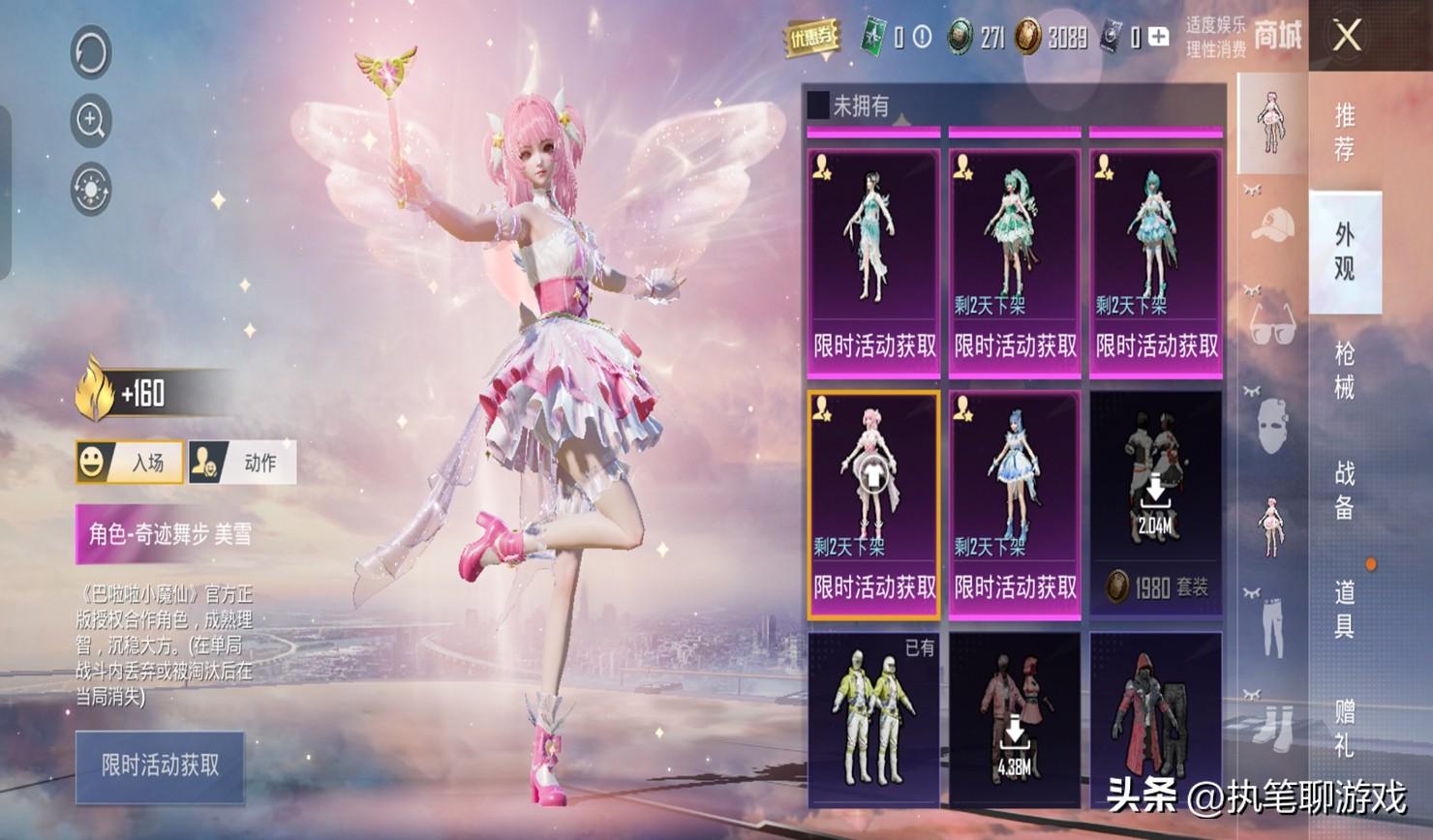Go to the 道具 tab

pyautogui.click(x=1345, y=609)
